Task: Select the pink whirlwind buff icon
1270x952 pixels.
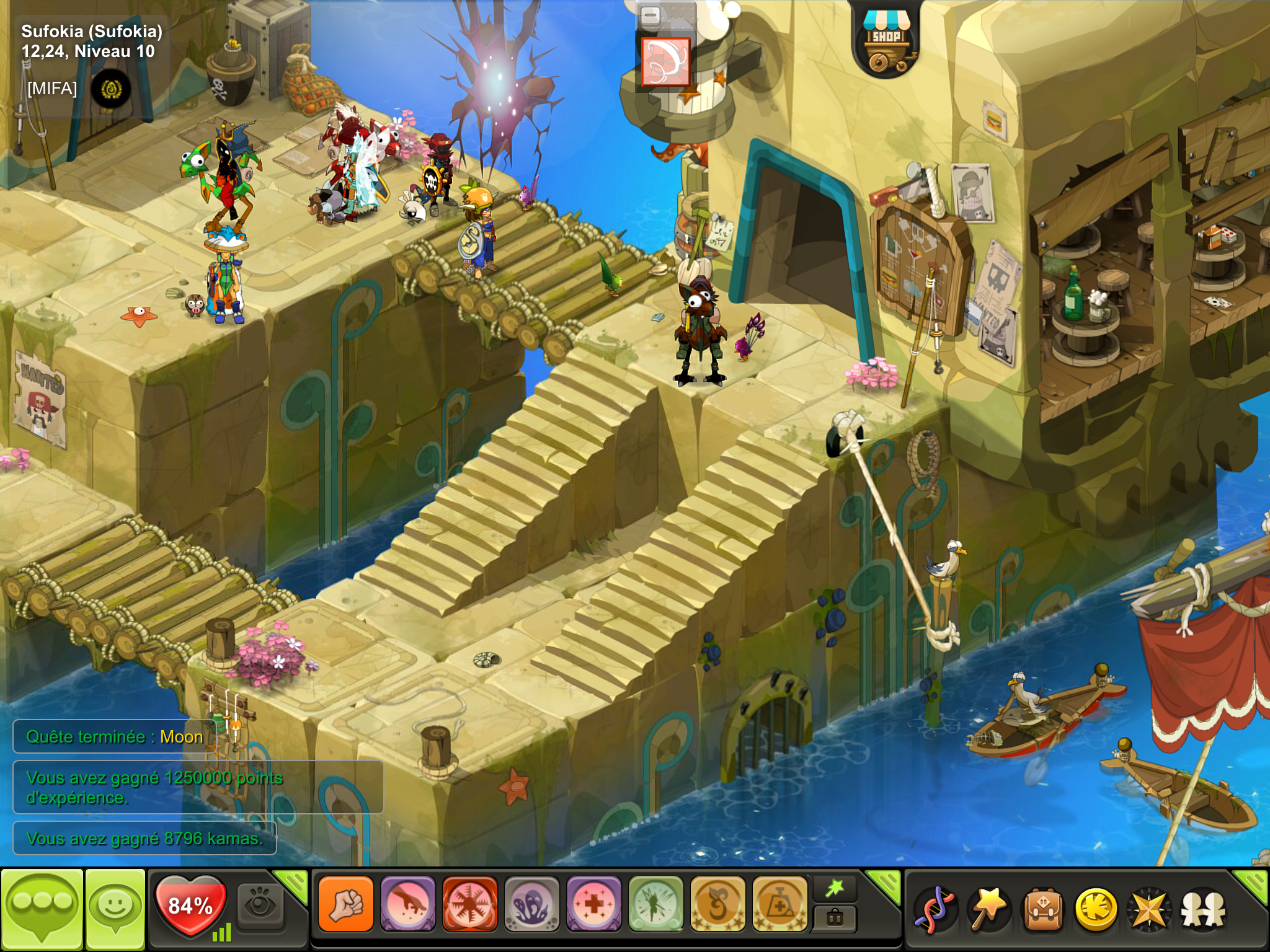Action: coord(665,62)
